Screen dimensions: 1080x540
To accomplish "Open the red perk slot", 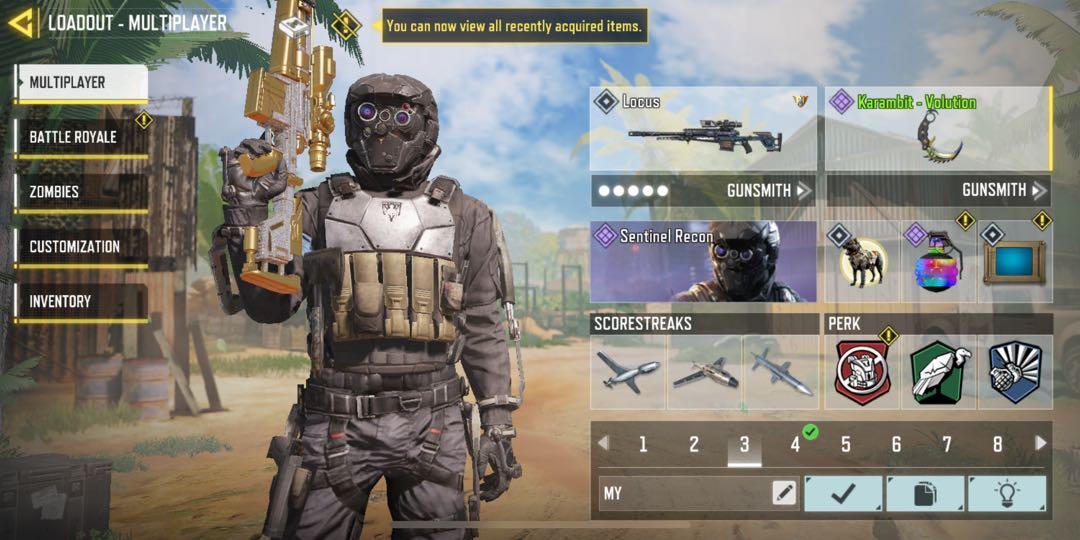I will 862,372.
